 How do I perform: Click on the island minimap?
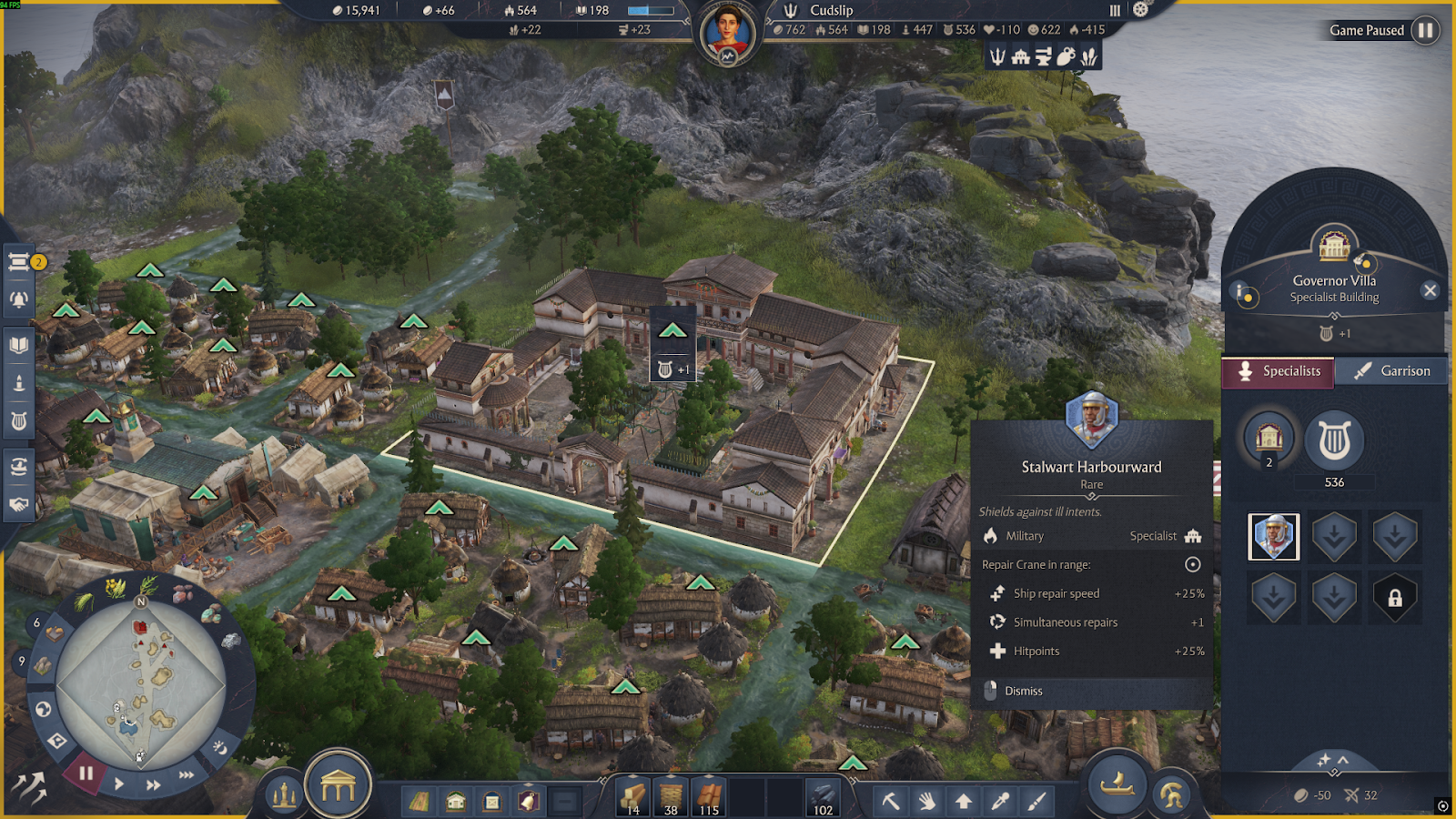[x=141, y=682]
